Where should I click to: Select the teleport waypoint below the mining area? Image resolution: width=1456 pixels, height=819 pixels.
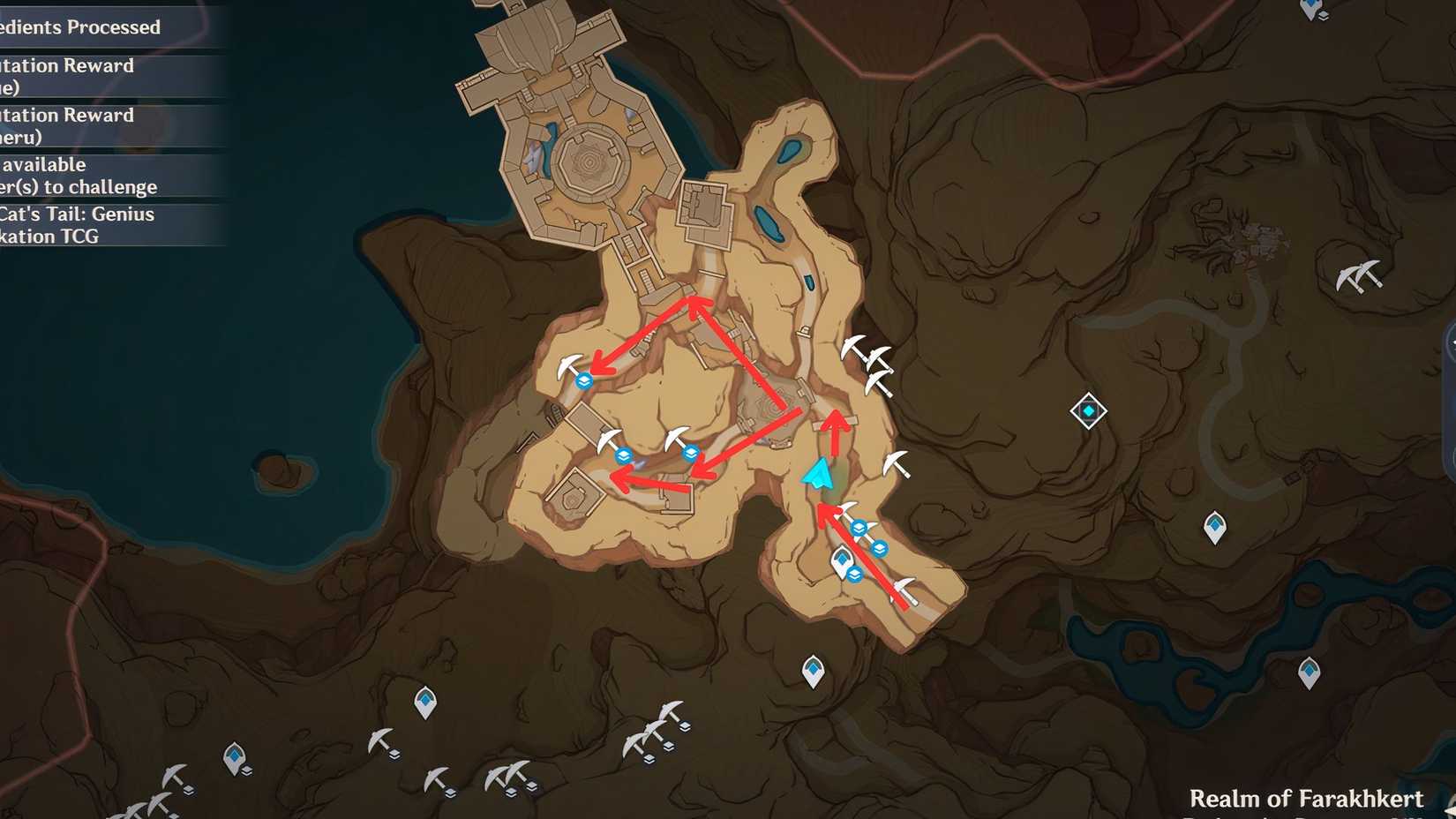812,669
